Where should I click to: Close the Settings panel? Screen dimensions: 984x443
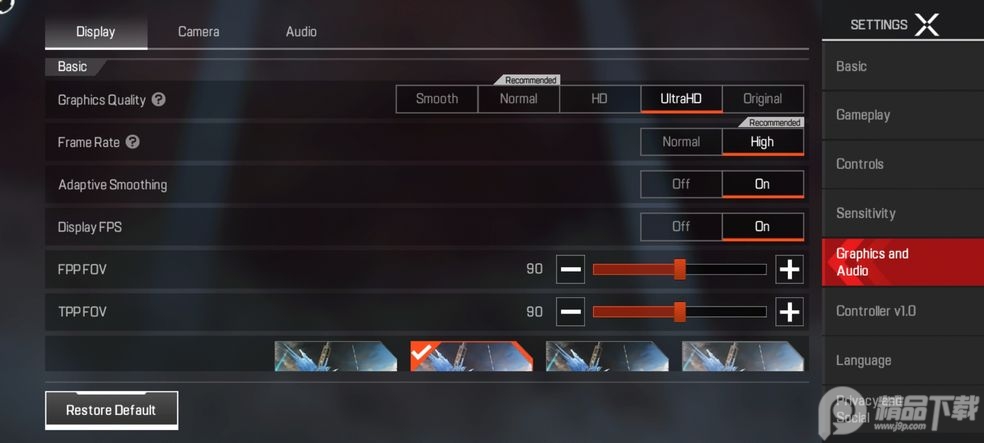pyautogui.click(x=927, y=24)
